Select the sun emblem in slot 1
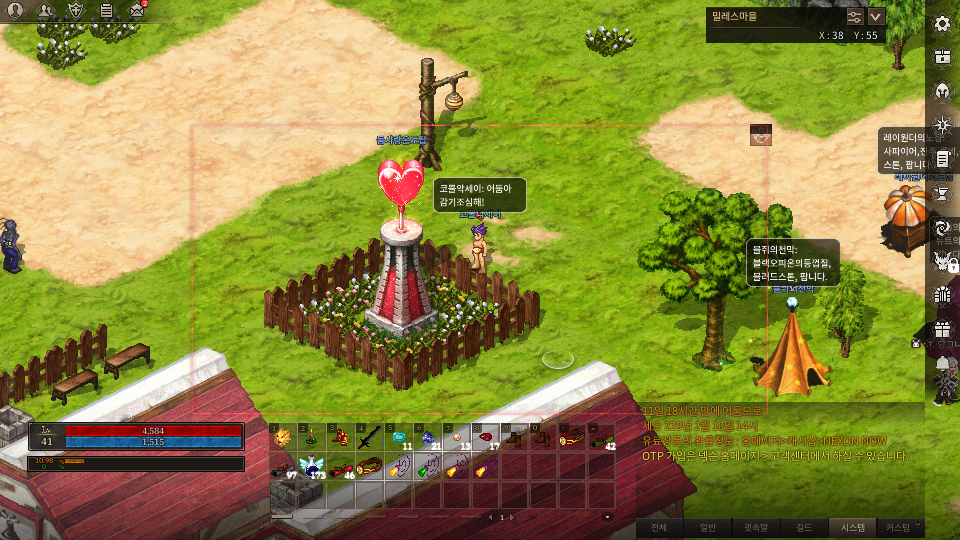This screenshot has height=540, width=960. point(283,437)
